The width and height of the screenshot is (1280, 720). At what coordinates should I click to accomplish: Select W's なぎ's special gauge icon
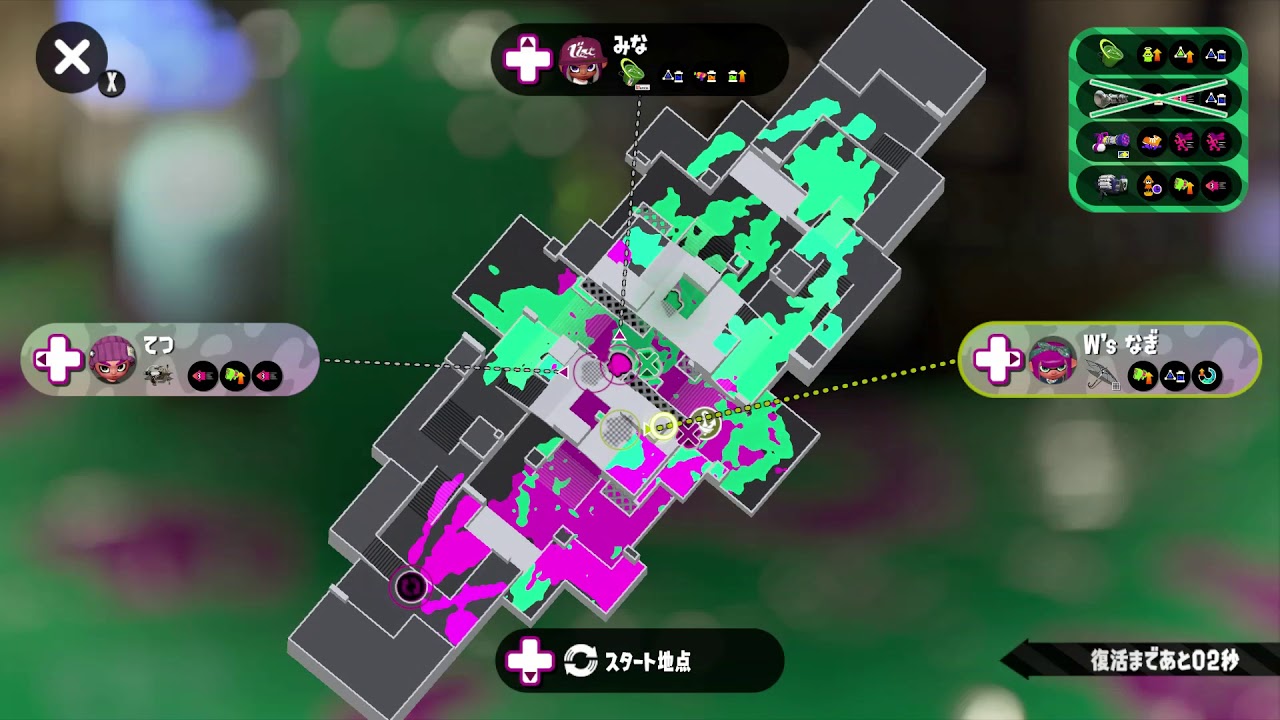(1205, 377)
